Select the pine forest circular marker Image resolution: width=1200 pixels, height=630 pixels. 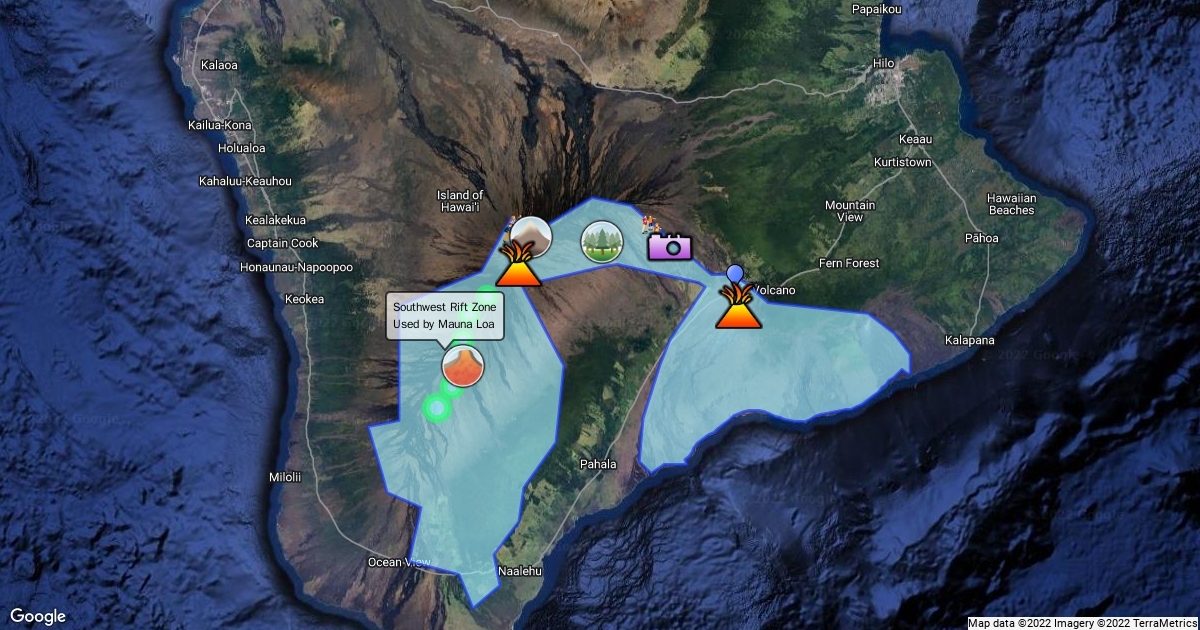pyautogui.click(x=602, y=242)
